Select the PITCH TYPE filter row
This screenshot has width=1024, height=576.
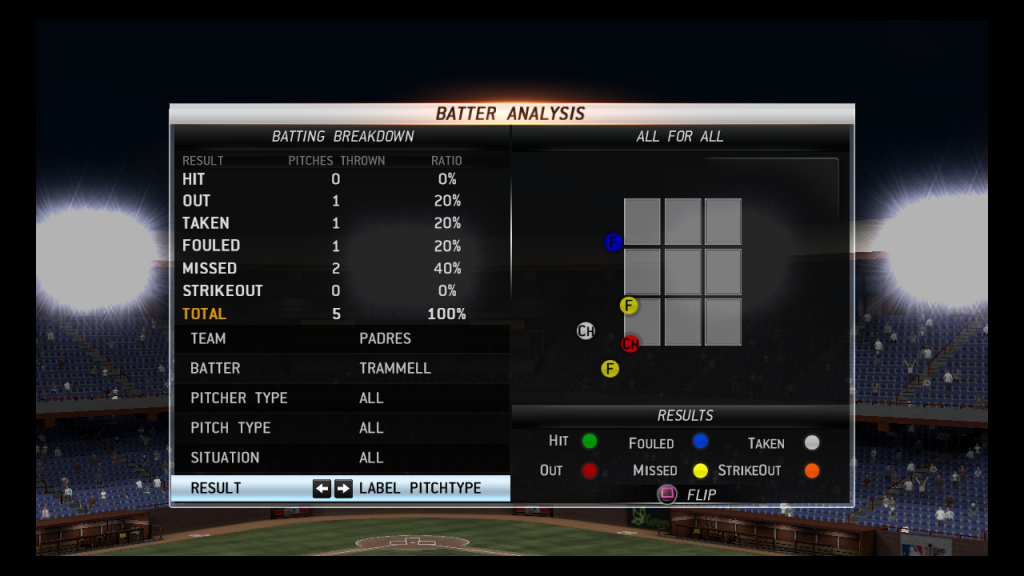click(x=340, y=428)
